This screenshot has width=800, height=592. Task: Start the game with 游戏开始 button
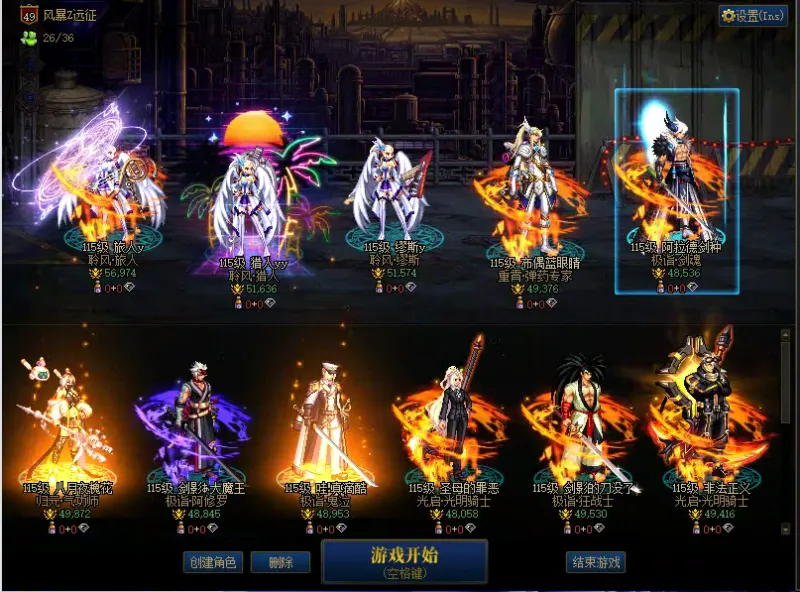pyautogui.click(x=404, y=560)
